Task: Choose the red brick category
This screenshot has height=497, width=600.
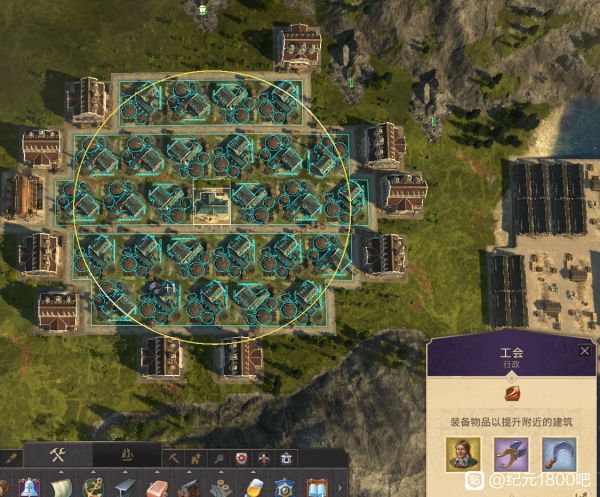Action: [x=157, y=488]
